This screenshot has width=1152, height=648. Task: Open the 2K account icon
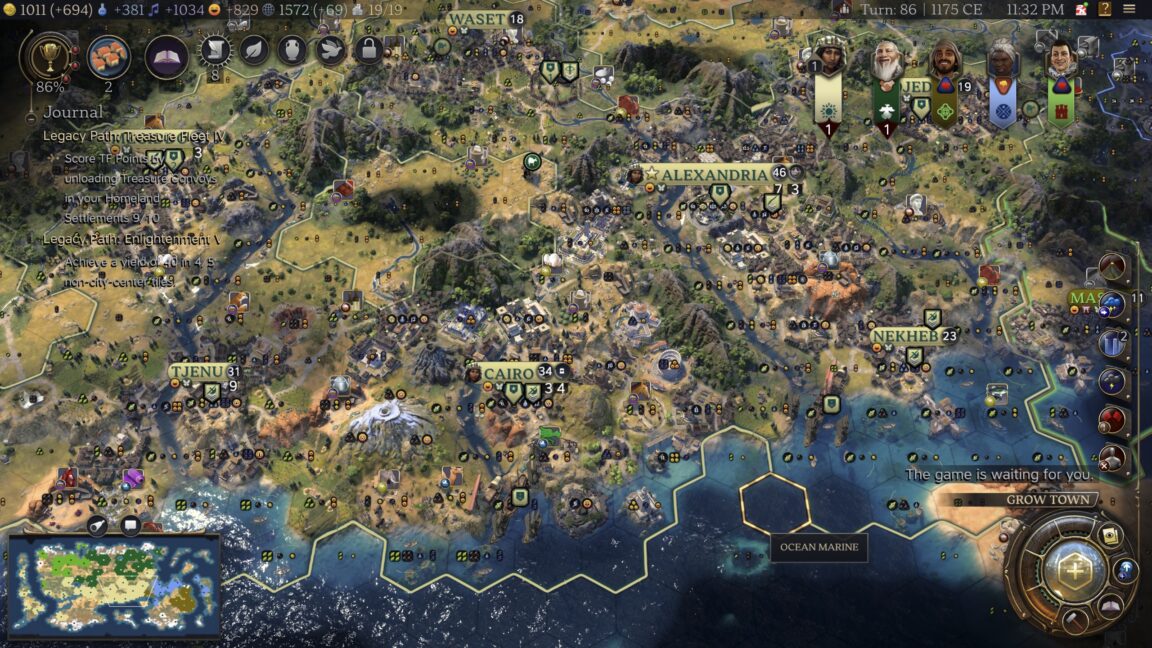click(x=1082, y=9)
